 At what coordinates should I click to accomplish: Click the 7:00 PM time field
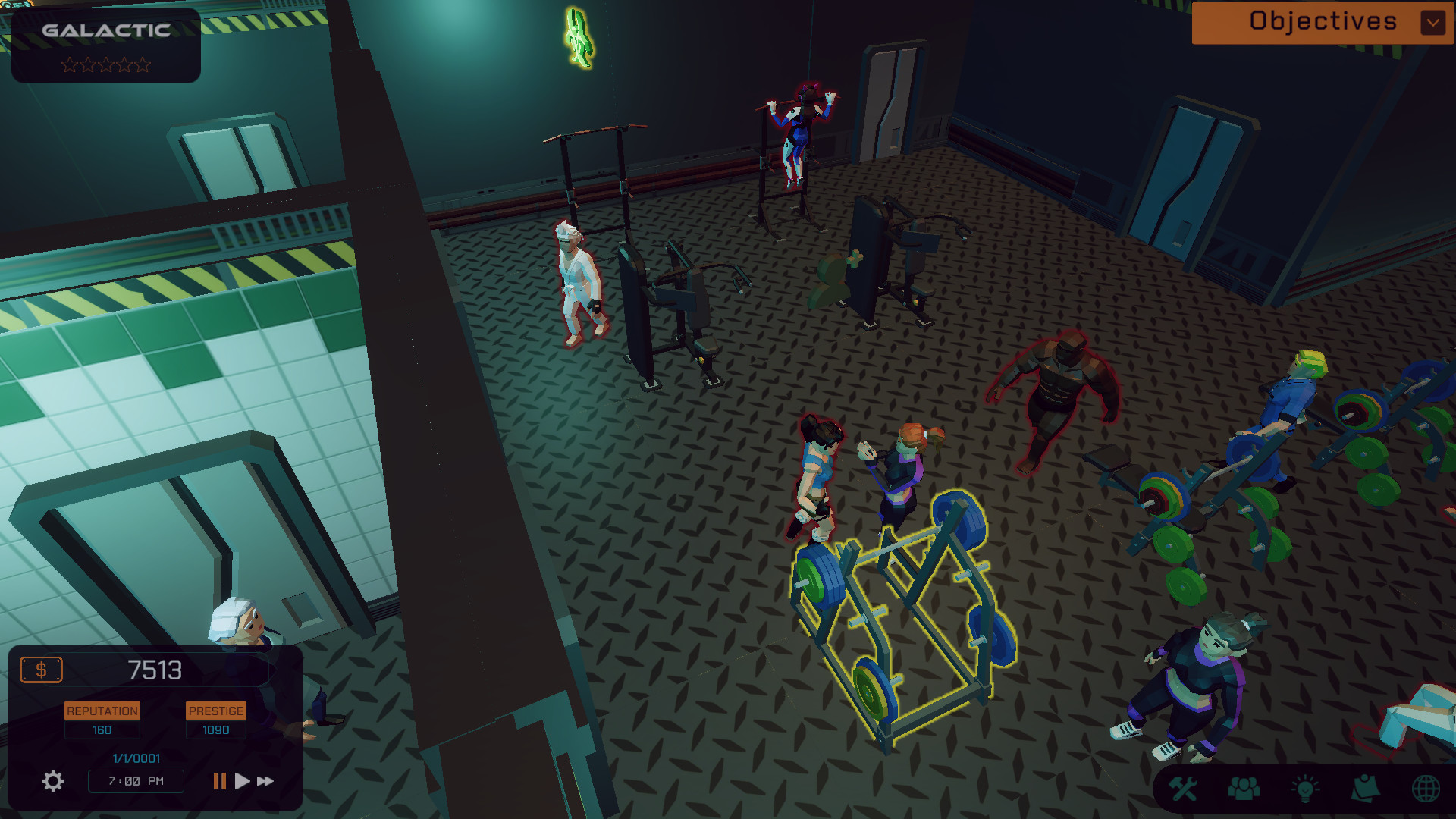(135, 781)
